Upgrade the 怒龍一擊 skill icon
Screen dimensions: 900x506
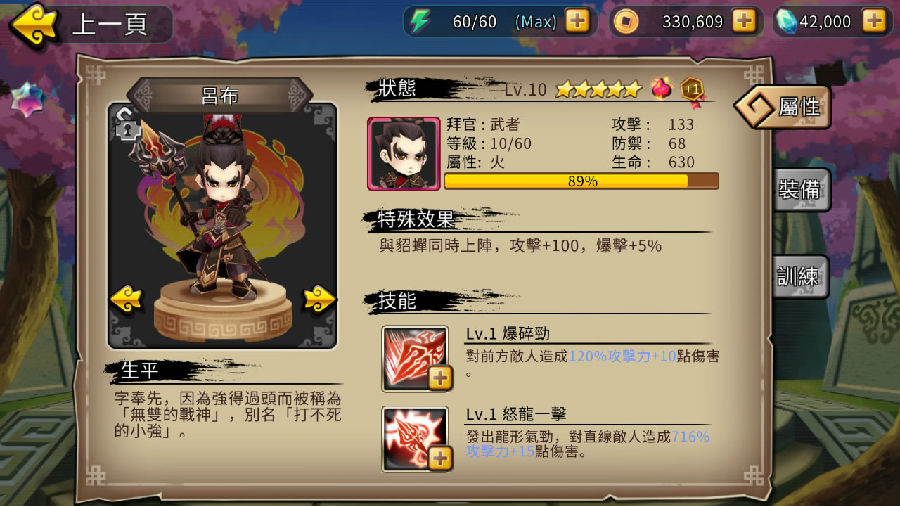(440, 458)
